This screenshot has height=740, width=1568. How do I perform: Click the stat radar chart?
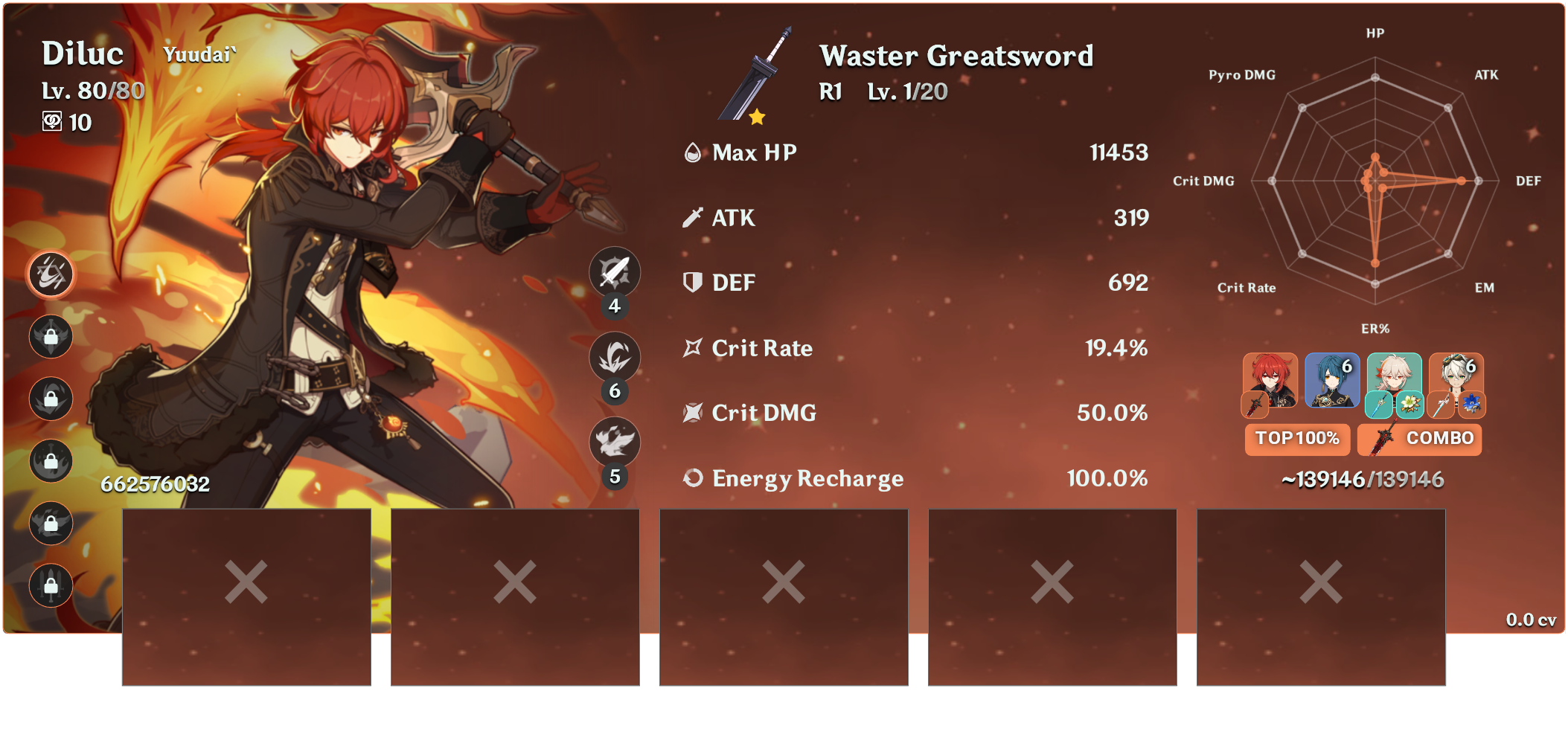1375,178
